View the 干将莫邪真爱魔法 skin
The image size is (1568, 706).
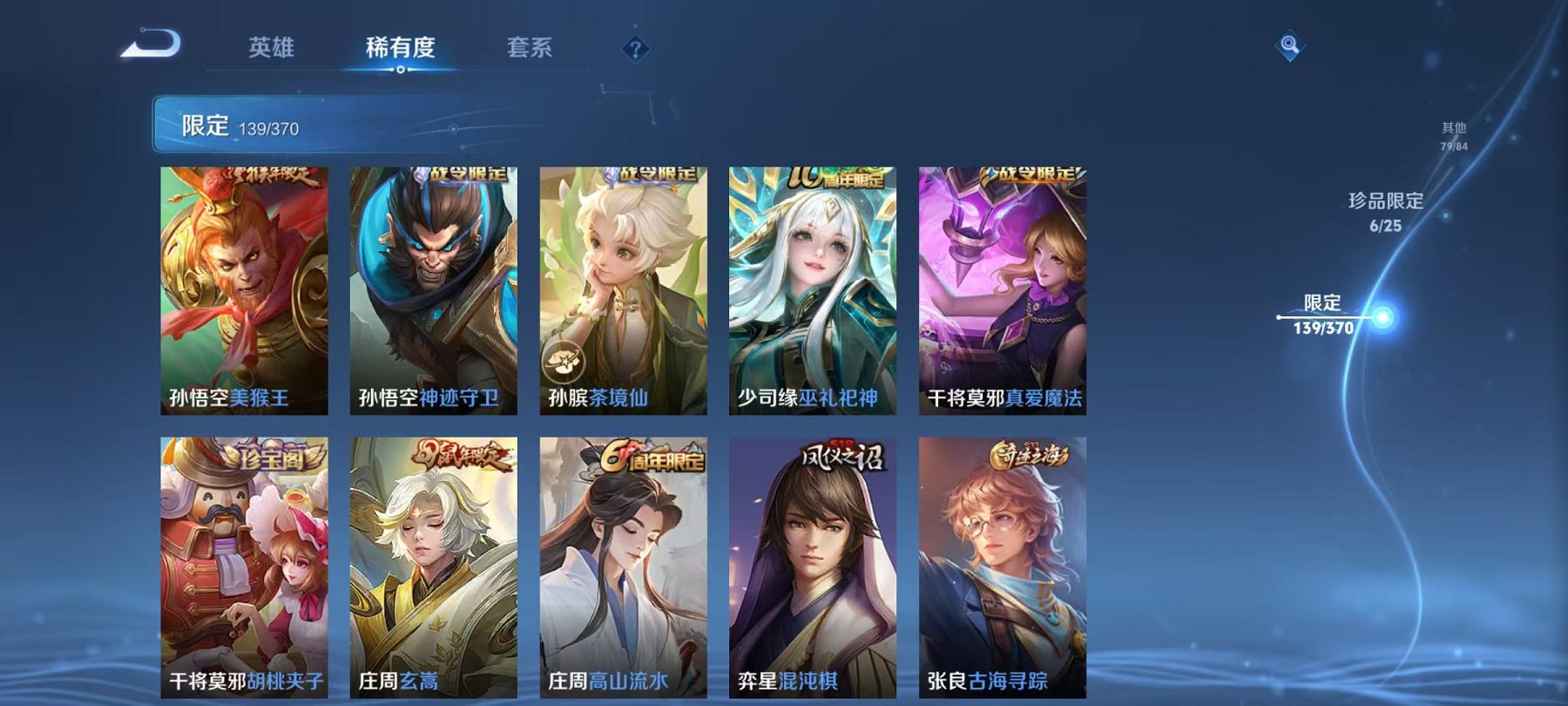[x=1002, y=288]
